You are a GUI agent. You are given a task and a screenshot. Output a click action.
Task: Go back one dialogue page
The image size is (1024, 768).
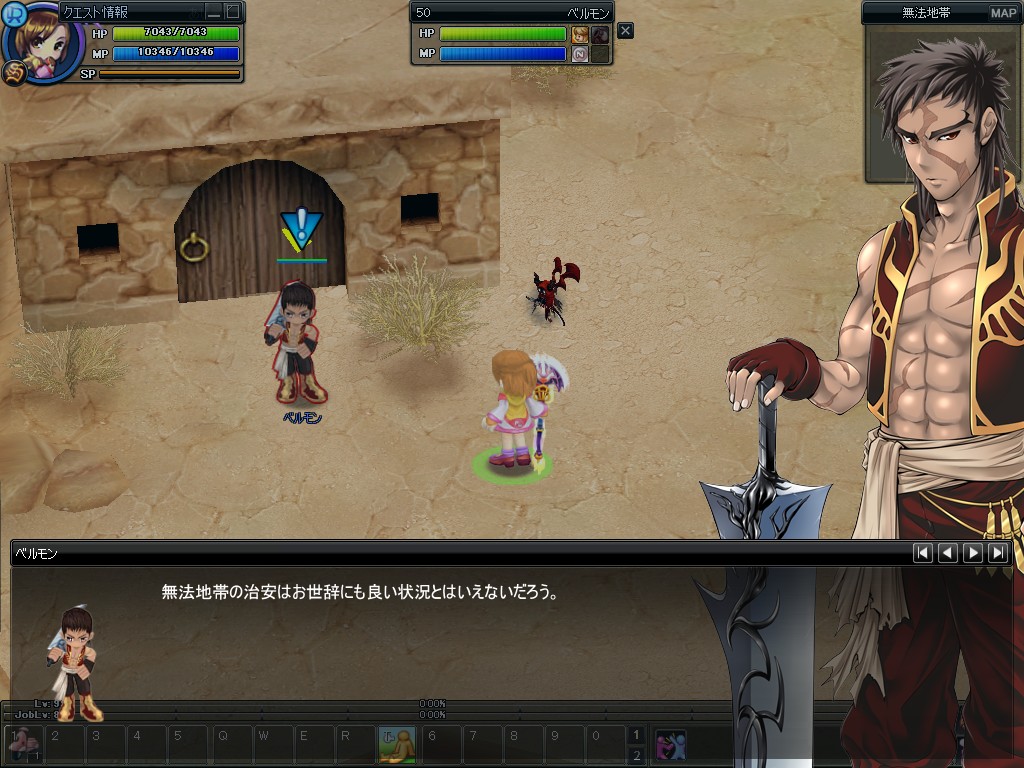click(x=948, y=552)
